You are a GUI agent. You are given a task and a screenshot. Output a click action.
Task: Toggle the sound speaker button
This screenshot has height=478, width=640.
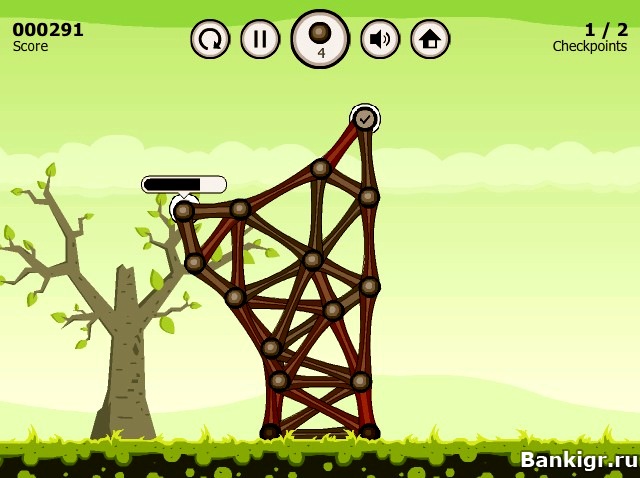(380, 39)
